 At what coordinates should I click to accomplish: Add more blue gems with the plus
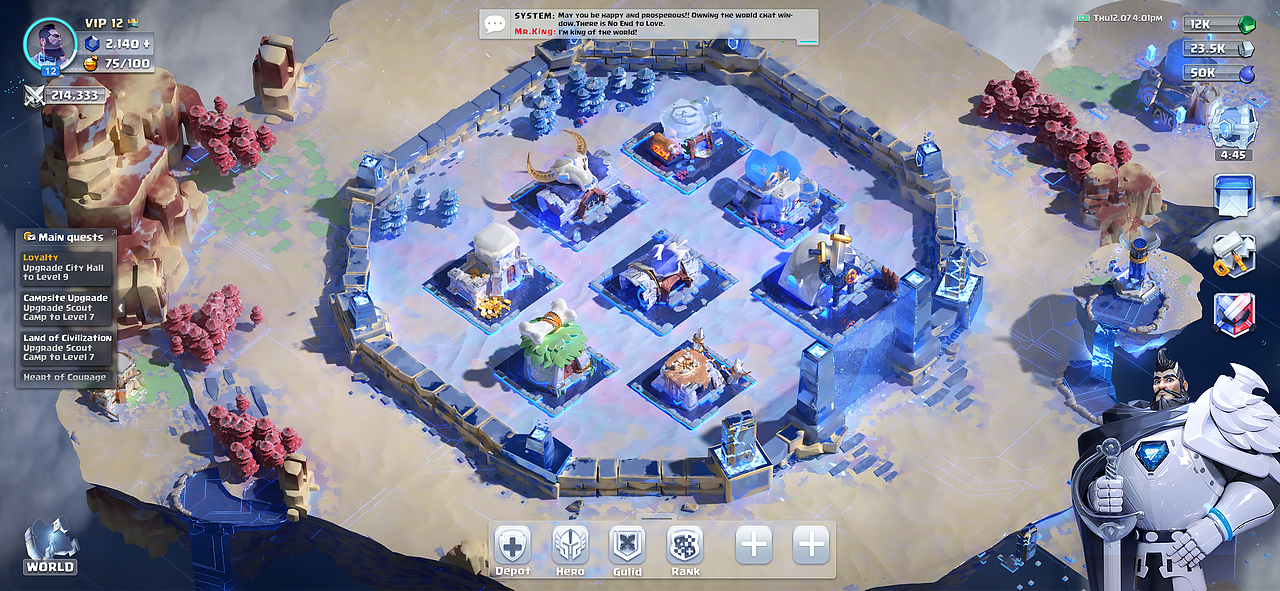[147, 43]
